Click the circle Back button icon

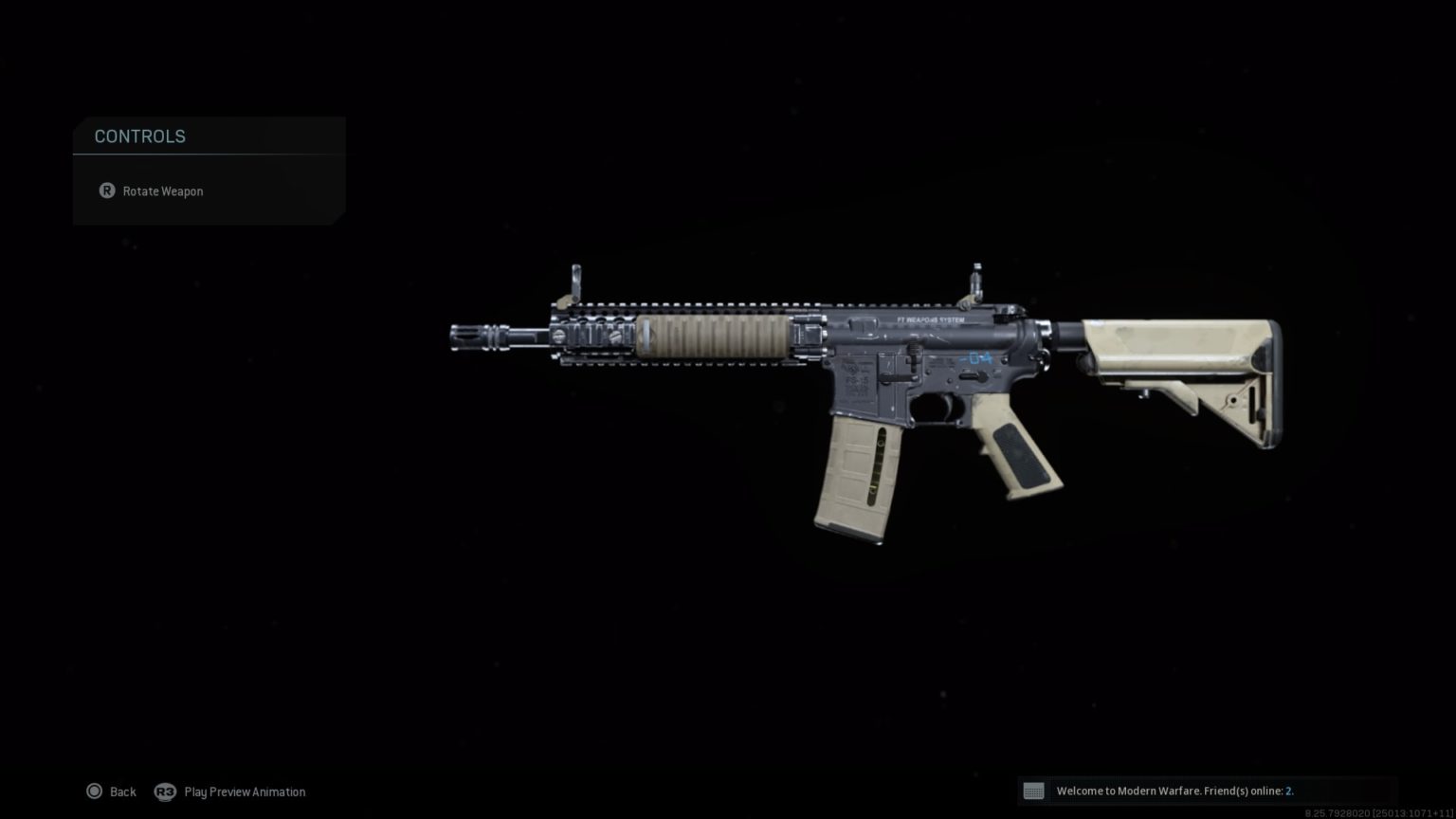(95, 792)
